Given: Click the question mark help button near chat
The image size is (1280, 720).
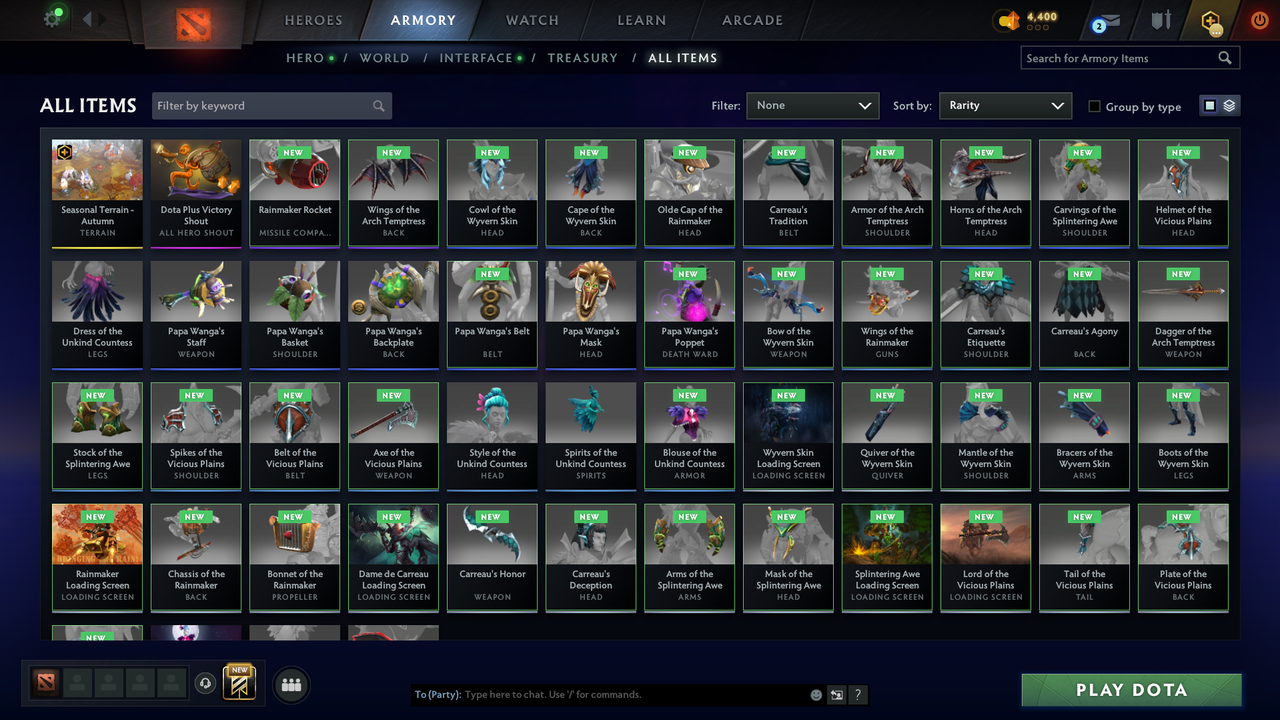Looking at the screenshot, I should click(858, 694).
